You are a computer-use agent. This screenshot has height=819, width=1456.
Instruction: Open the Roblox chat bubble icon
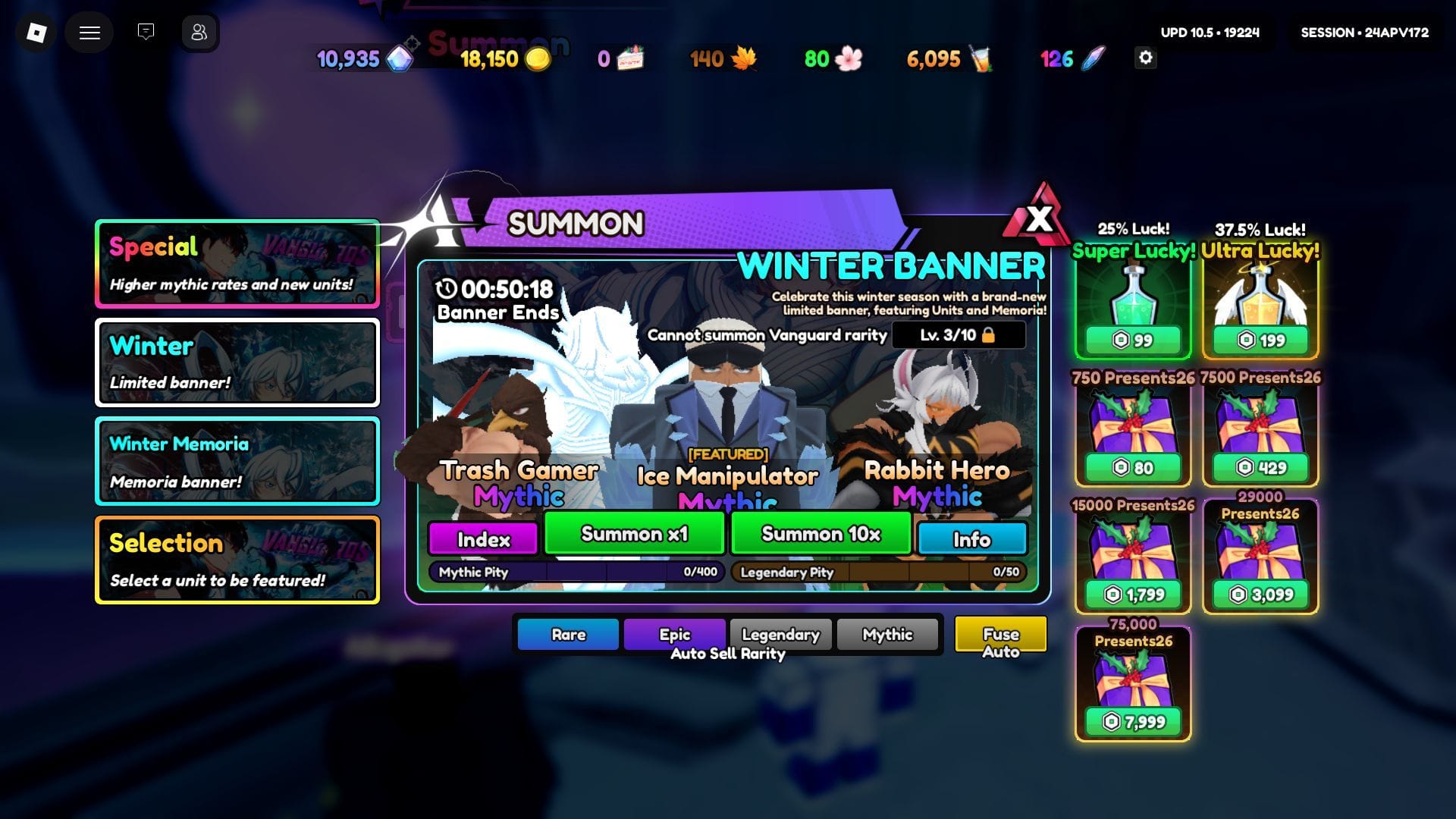[x=145, y=33]
